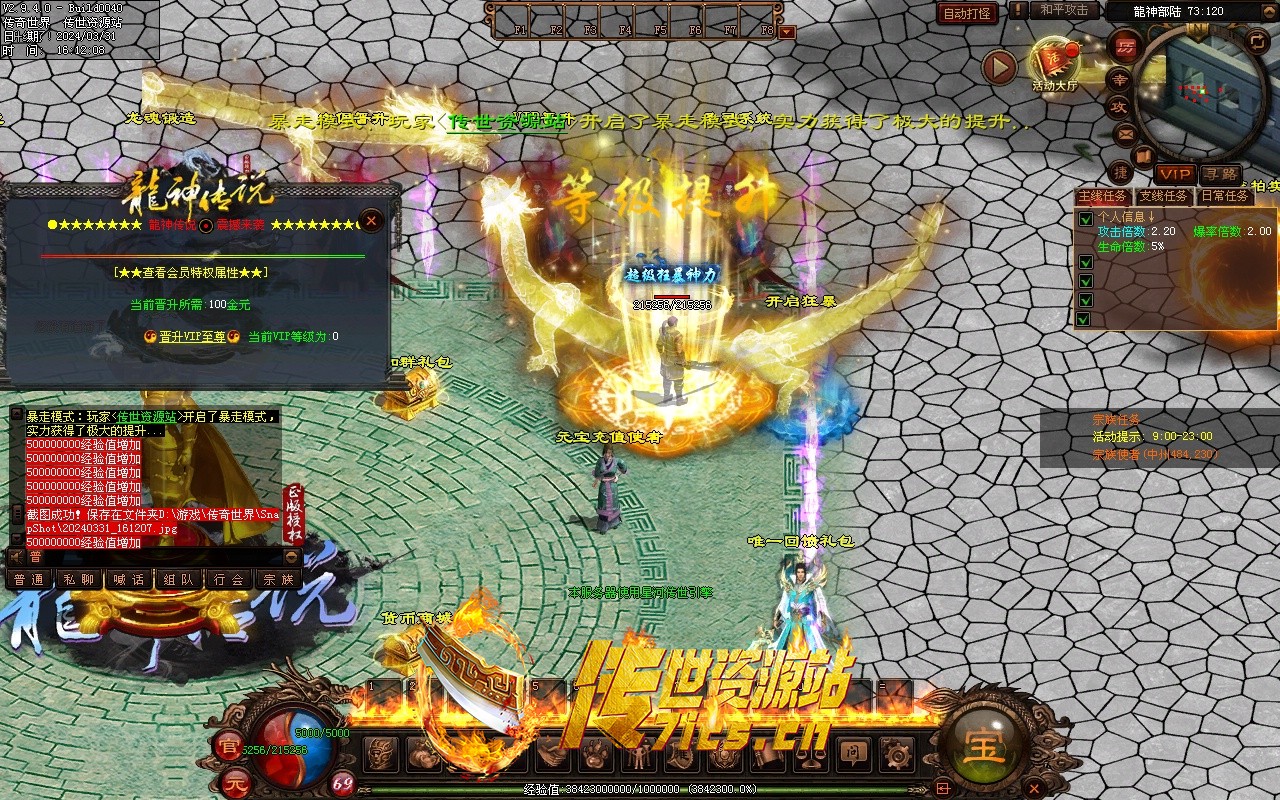
Task: Close the 龍神传说 VIP panel
Action: coord(371,220)
